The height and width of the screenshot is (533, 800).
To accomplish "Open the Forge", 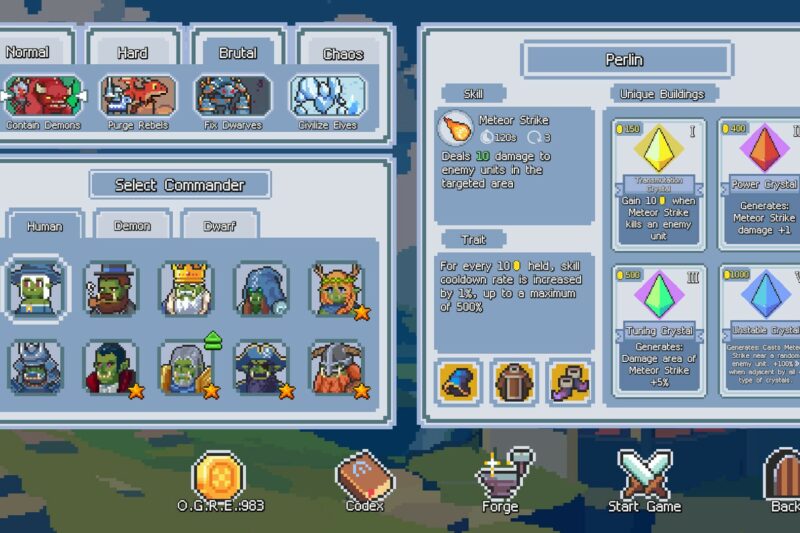I will [x=501, y=481].
